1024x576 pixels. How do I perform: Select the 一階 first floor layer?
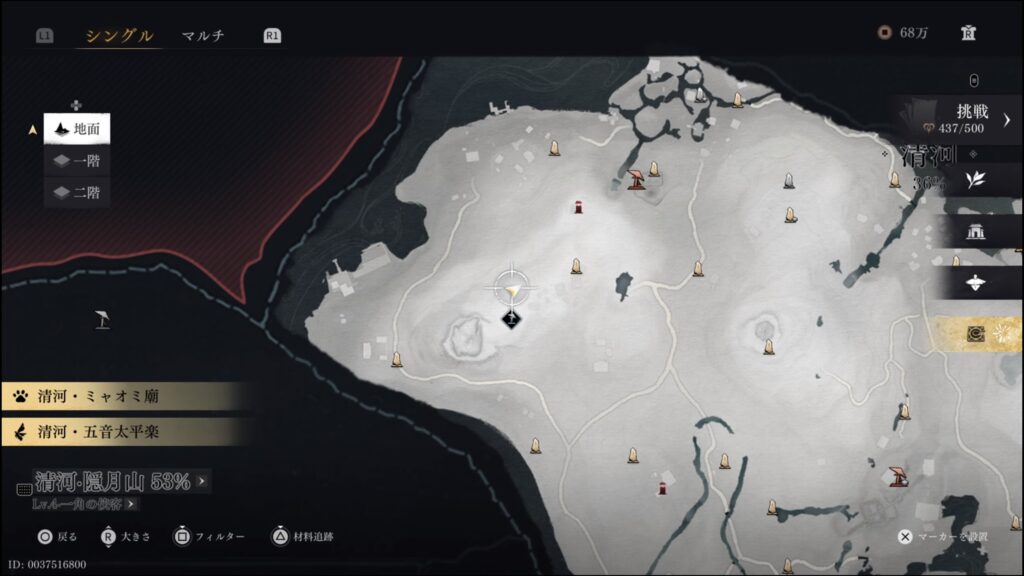(x=77, y=161)
